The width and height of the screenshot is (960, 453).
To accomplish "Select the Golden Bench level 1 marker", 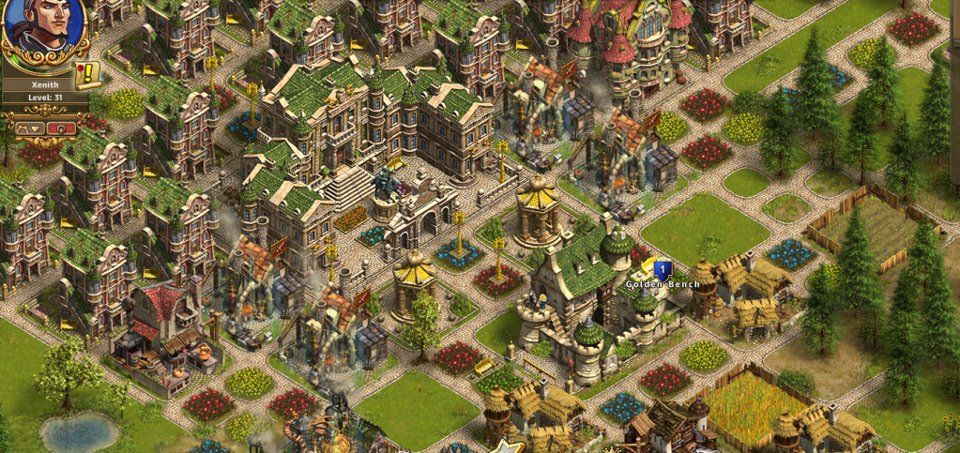I will (x=661, y=268).
